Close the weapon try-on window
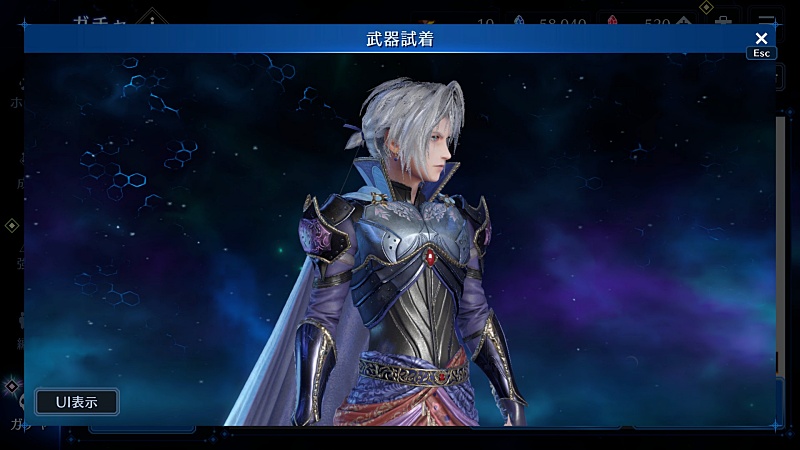Screen dimensions: 800x450 click(x=761, y=39)
